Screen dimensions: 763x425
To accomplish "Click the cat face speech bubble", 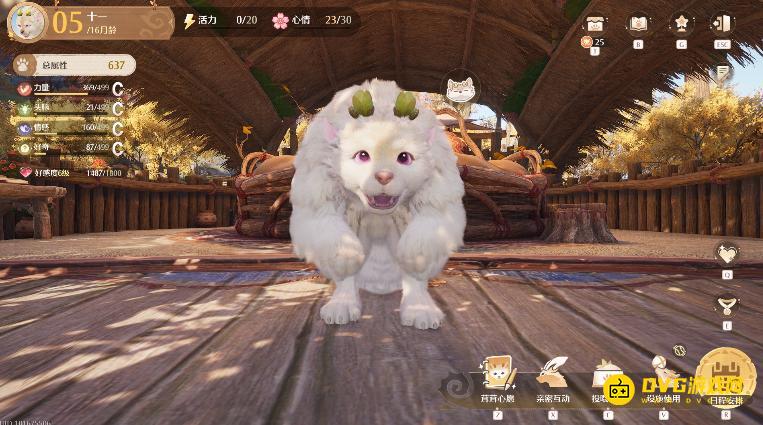I will [x=460, y=89].
